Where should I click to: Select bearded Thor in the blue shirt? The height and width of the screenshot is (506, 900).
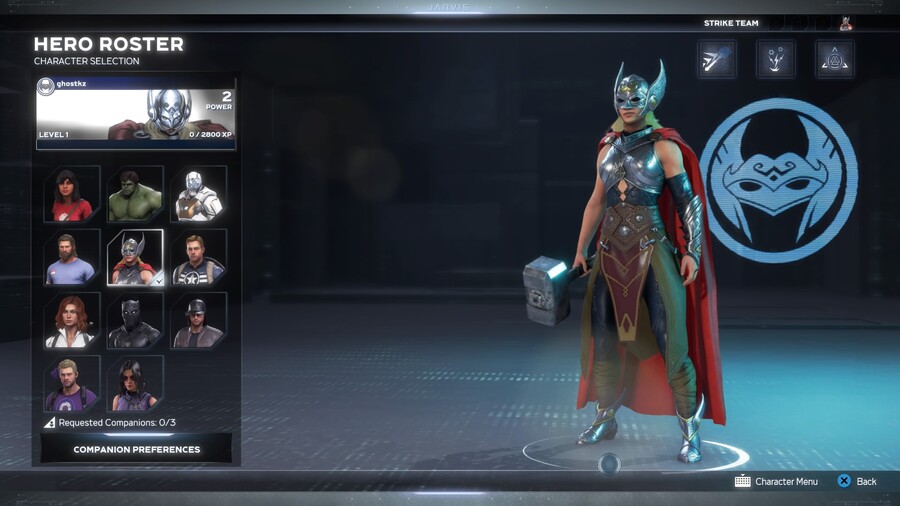click(x=72, y=258)
